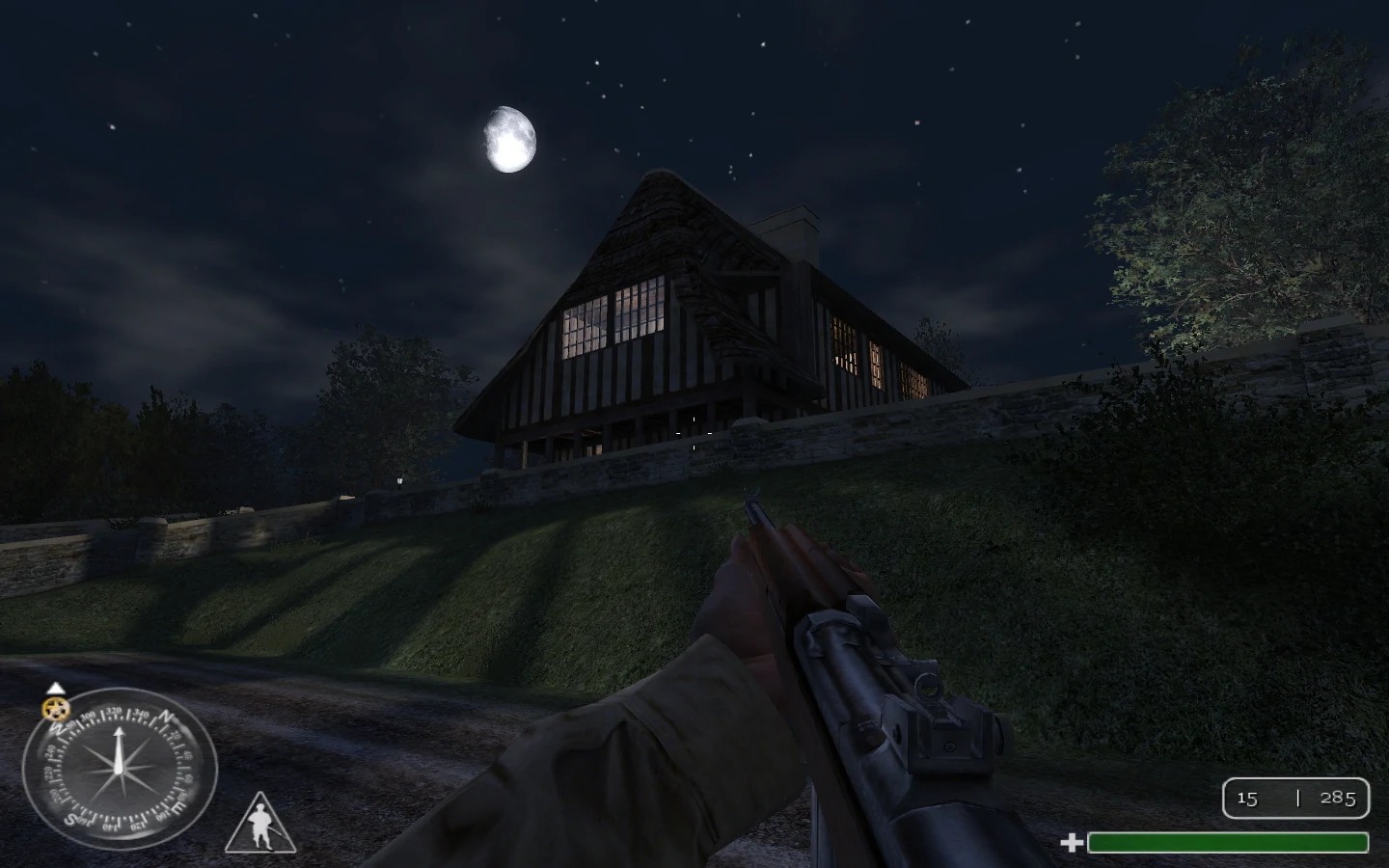Image resolution: width=1389 pixels, height=868 pixels.
Task: Click the health cross symbol near the health bar
Action: click(x=1071, y=841)
